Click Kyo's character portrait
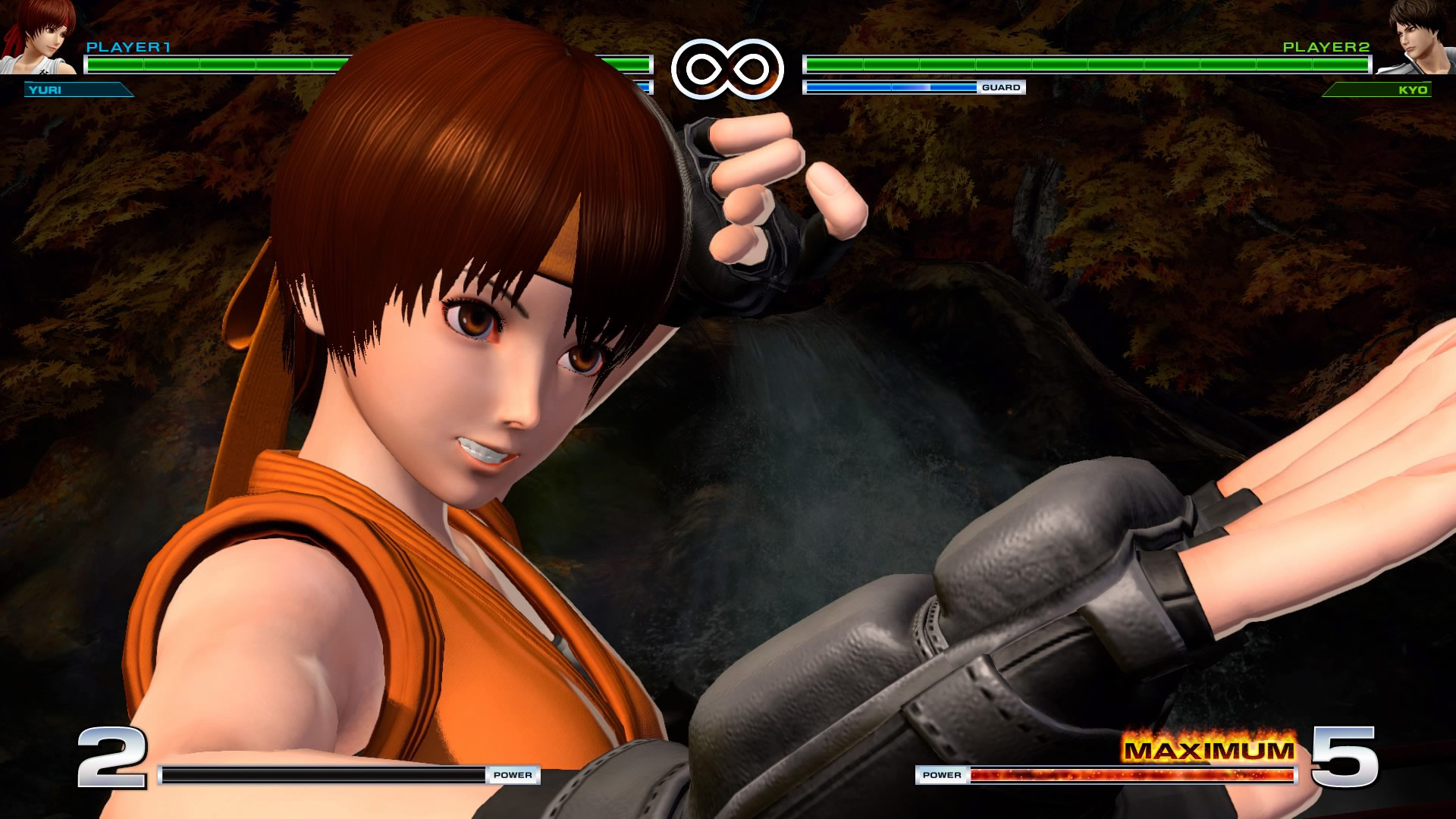The width and height of the screenshot is (1456, 819). (x=1418, y=38)
